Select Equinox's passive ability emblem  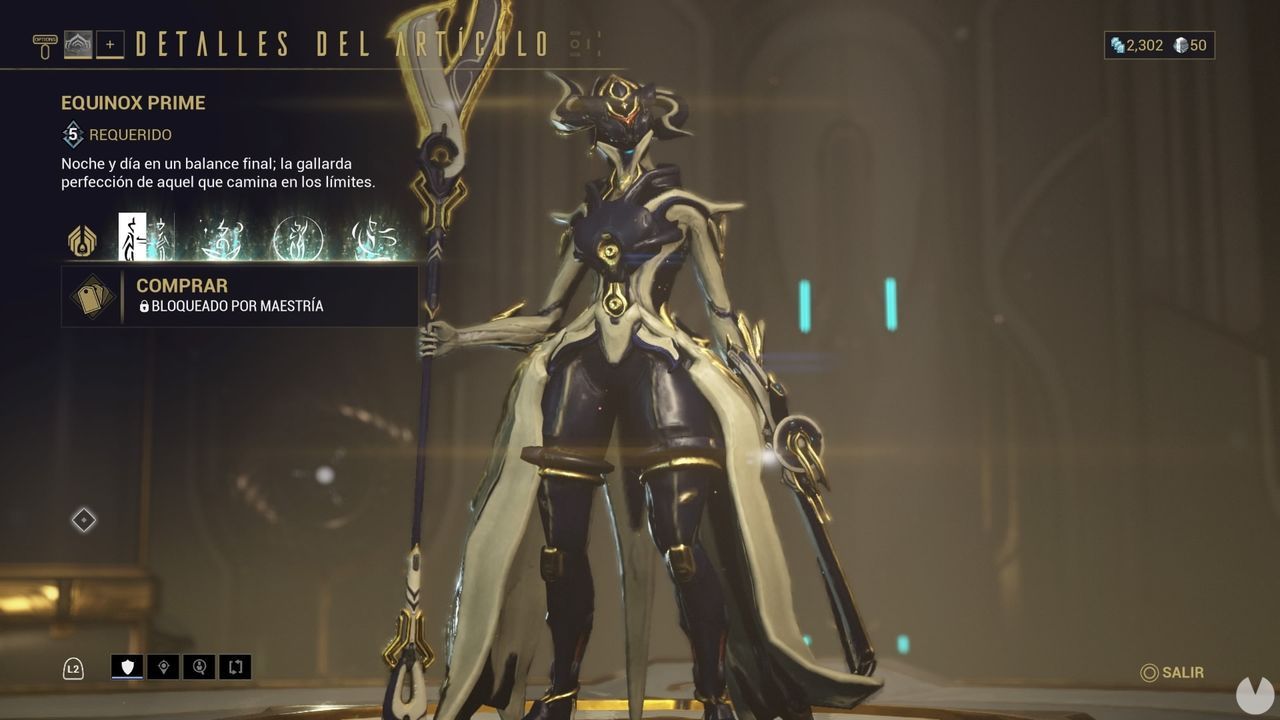80,240
